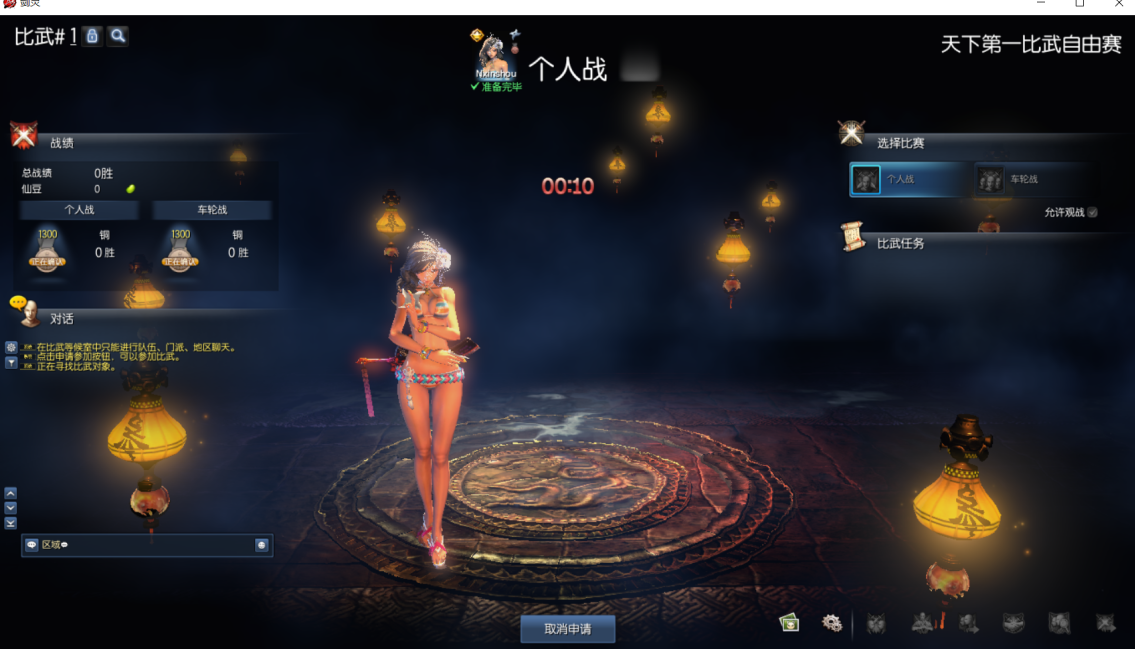
Task: Open the 比武任务 scroll panel header
Action: click(900, 243)
